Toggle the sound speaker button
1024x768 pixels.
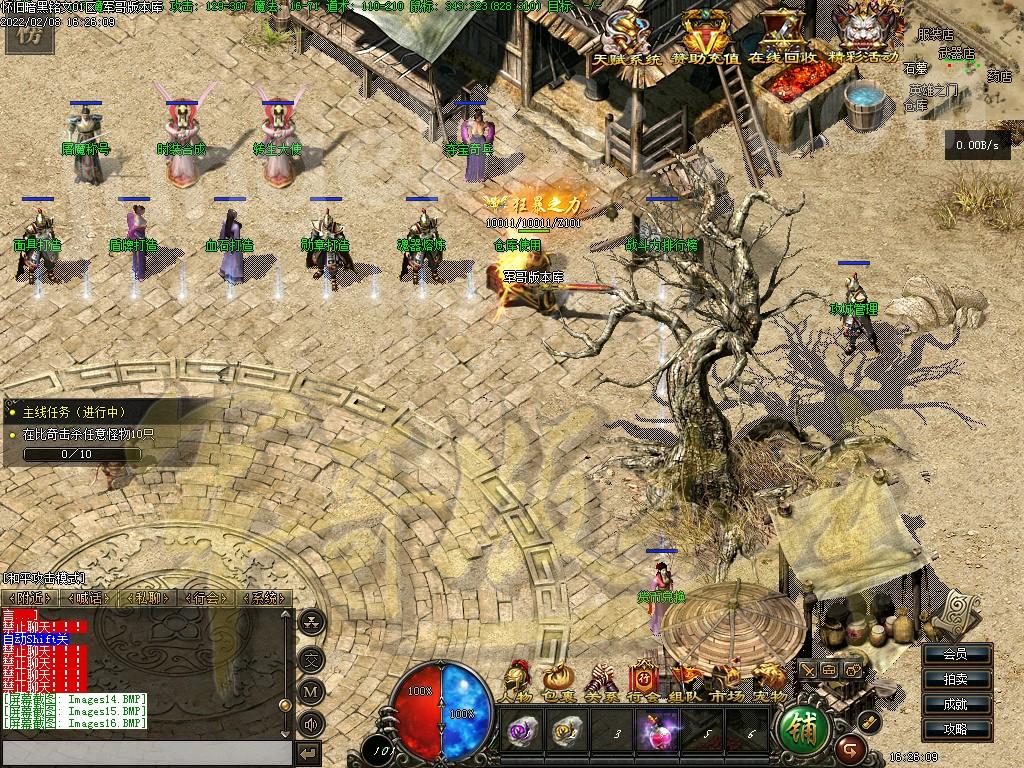[x=312, y=724]
